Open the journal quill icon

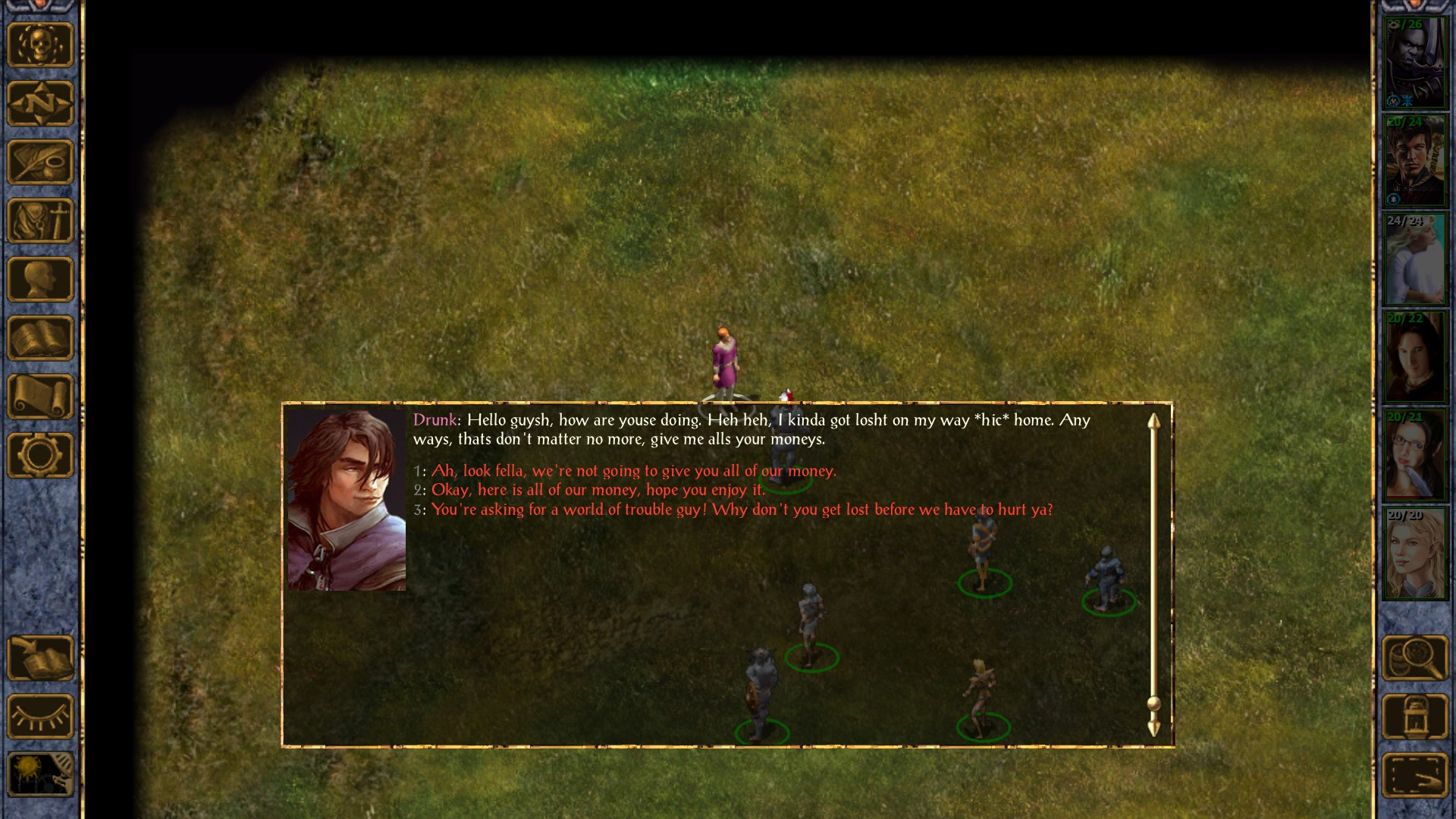tap(40, 162)
